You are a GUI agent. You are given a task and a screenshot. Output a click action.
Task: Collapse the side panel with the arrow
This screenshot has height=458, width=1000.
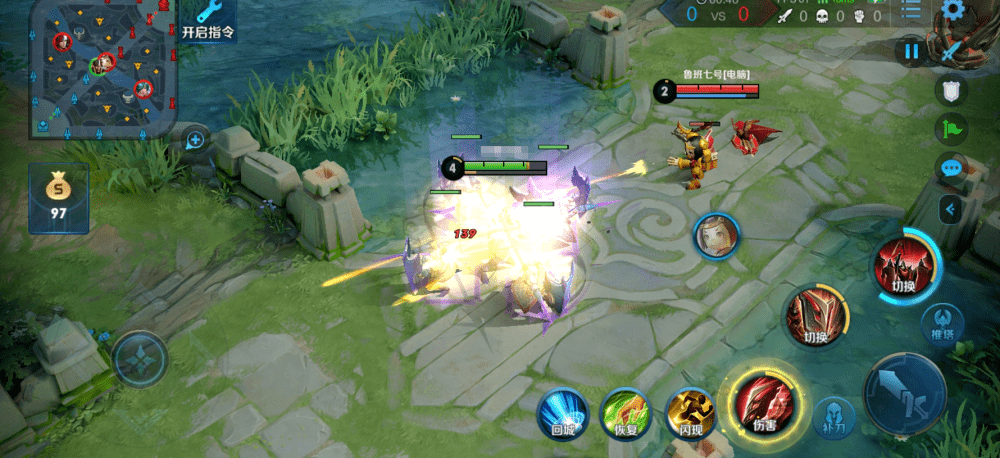(x=951, y=209)
